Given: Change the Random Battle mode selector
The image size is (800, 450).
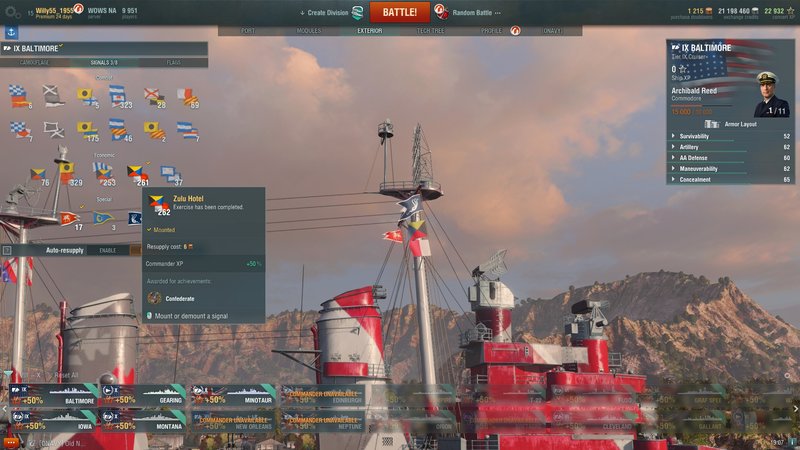Looking at the screenshot, I should click(476, 12).
